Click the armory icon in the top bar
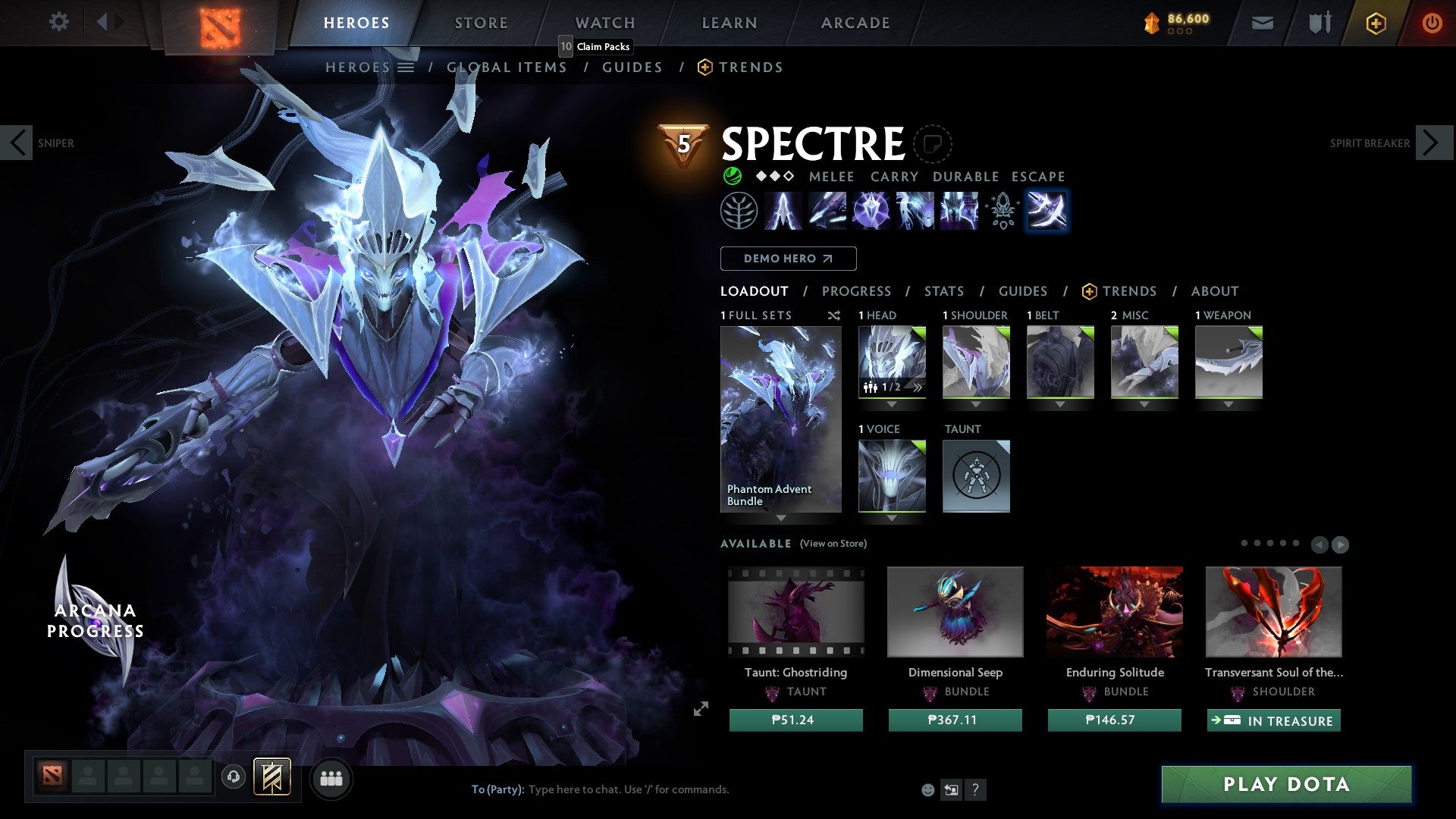This screenshot has height=819, width=1456. [1319, 23]
